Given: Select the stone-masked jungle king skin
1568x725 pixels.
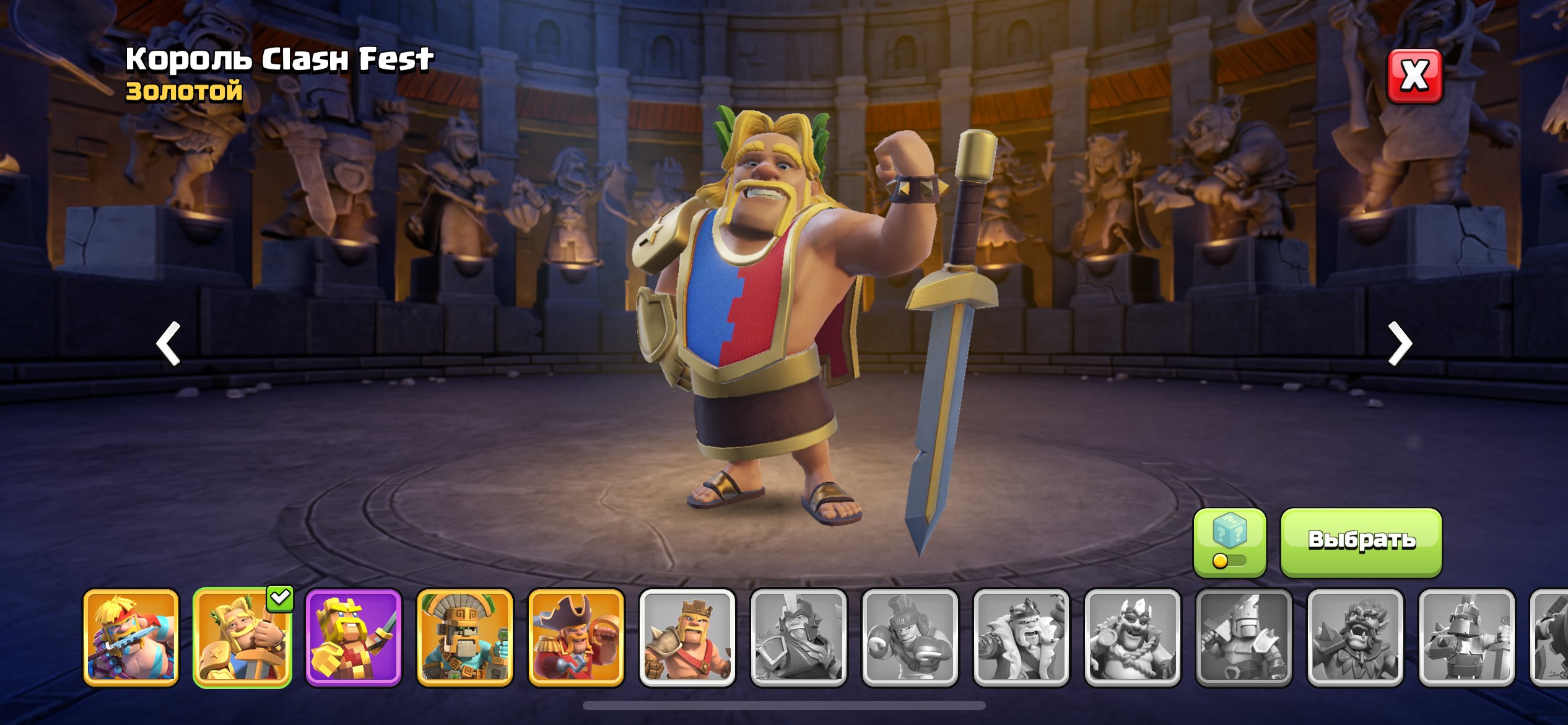Looking at the screenshot, I should point(465,638).
